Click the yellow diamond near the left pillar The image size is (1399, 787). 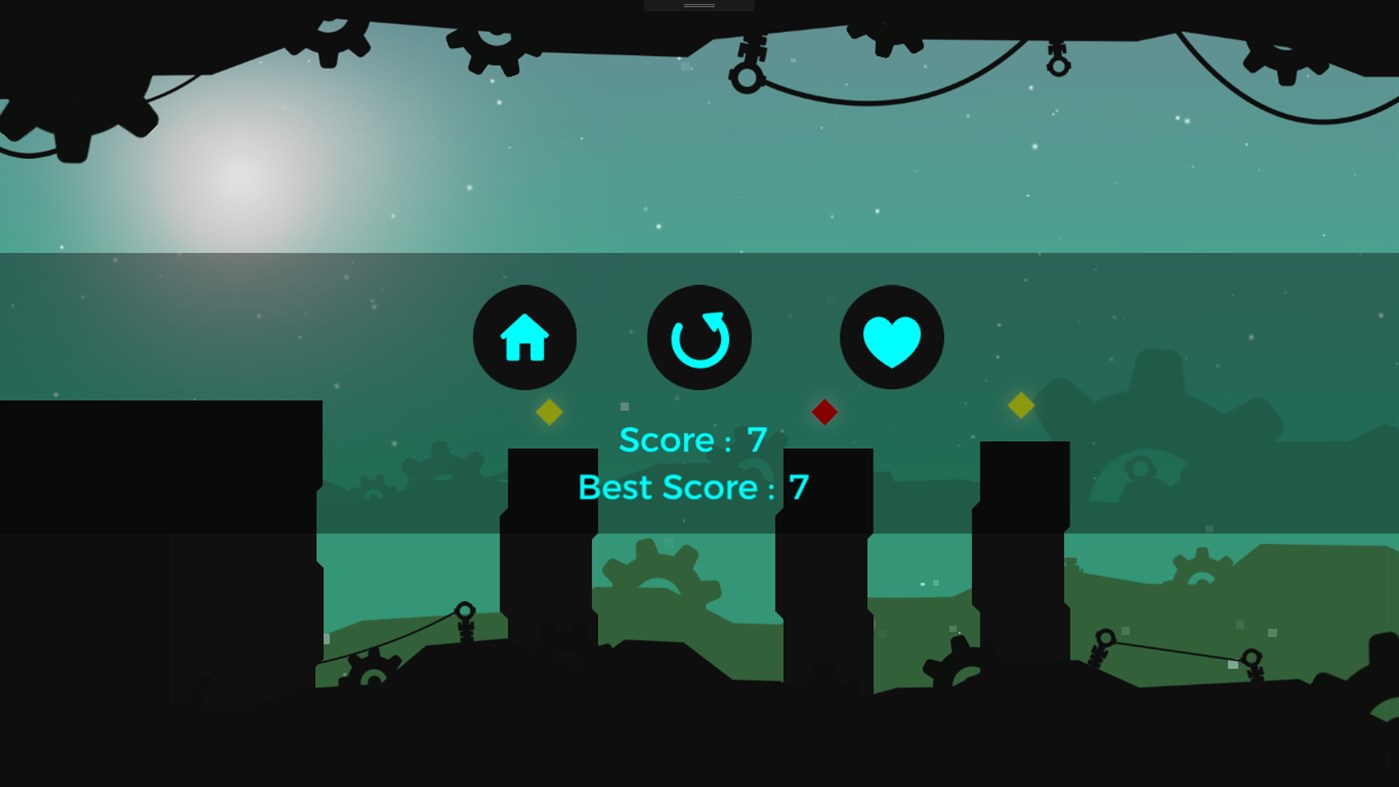(549, 411)
